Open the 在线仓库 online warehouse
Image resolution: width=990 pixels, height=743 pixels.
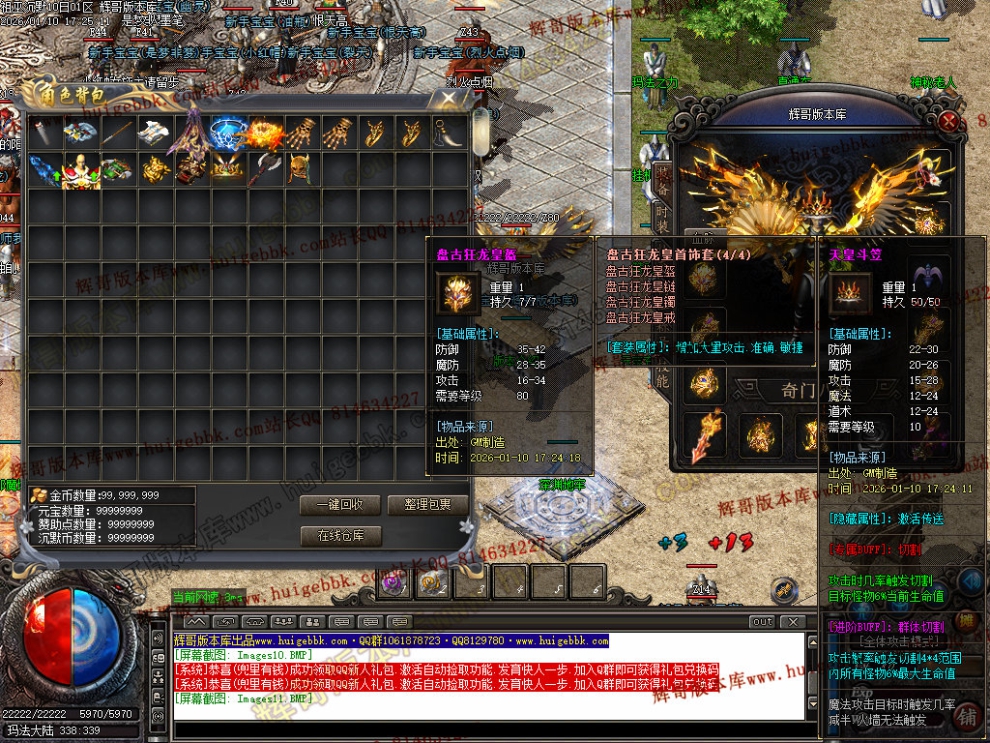(x=340, y=536)
